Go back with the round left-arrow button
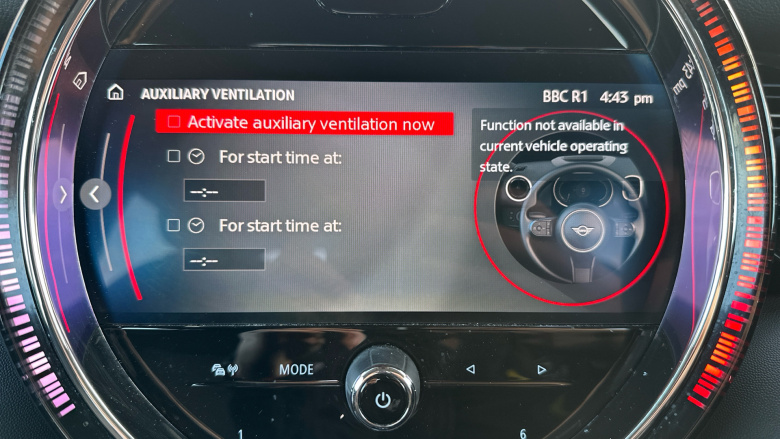 [x=95, y=194]
